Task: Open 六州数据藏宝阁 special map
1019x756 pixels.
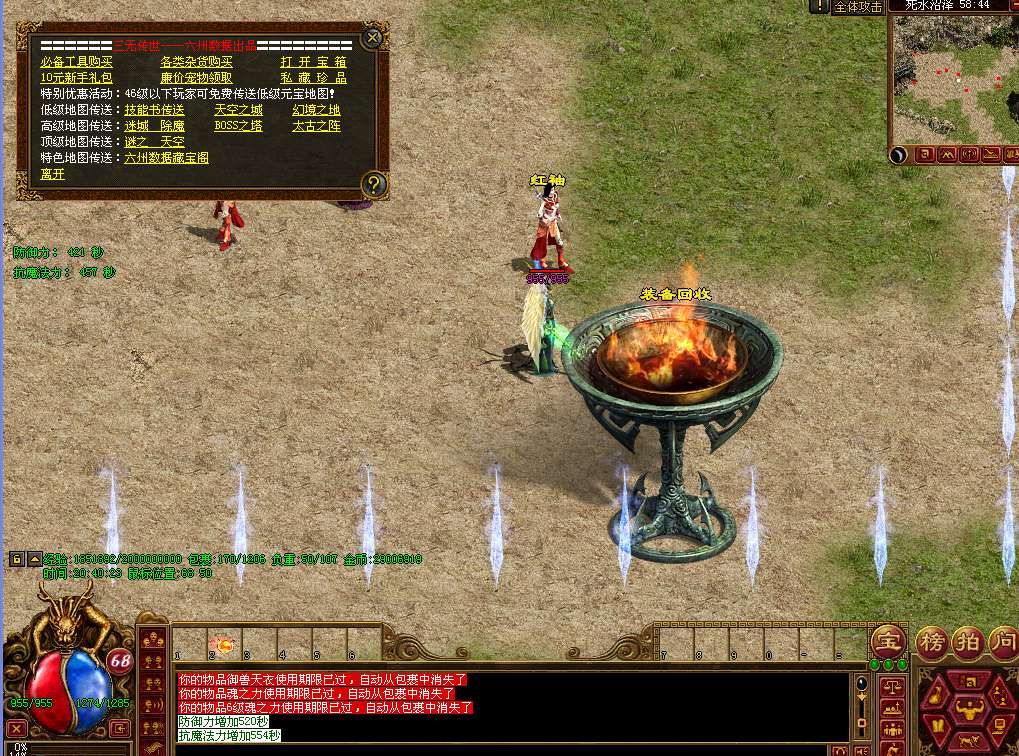Action: tap(166, 158)
